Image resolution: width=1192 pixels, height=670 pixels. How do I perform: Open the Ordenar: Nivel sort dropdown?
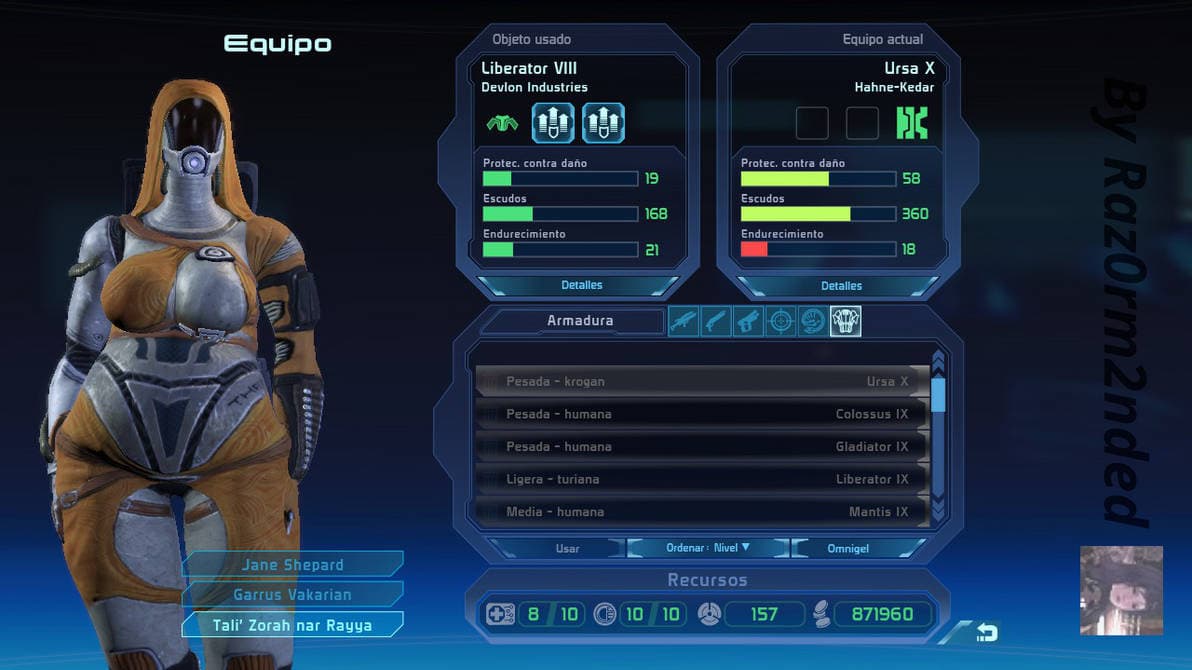pyautogui.click(x=708, y=548)
